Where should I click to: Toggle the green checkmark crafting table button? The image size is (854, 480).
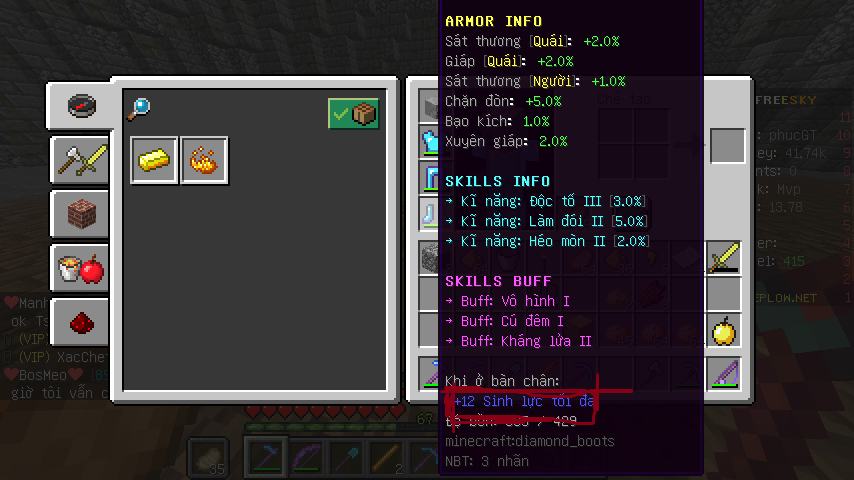(x=353, y=114)
